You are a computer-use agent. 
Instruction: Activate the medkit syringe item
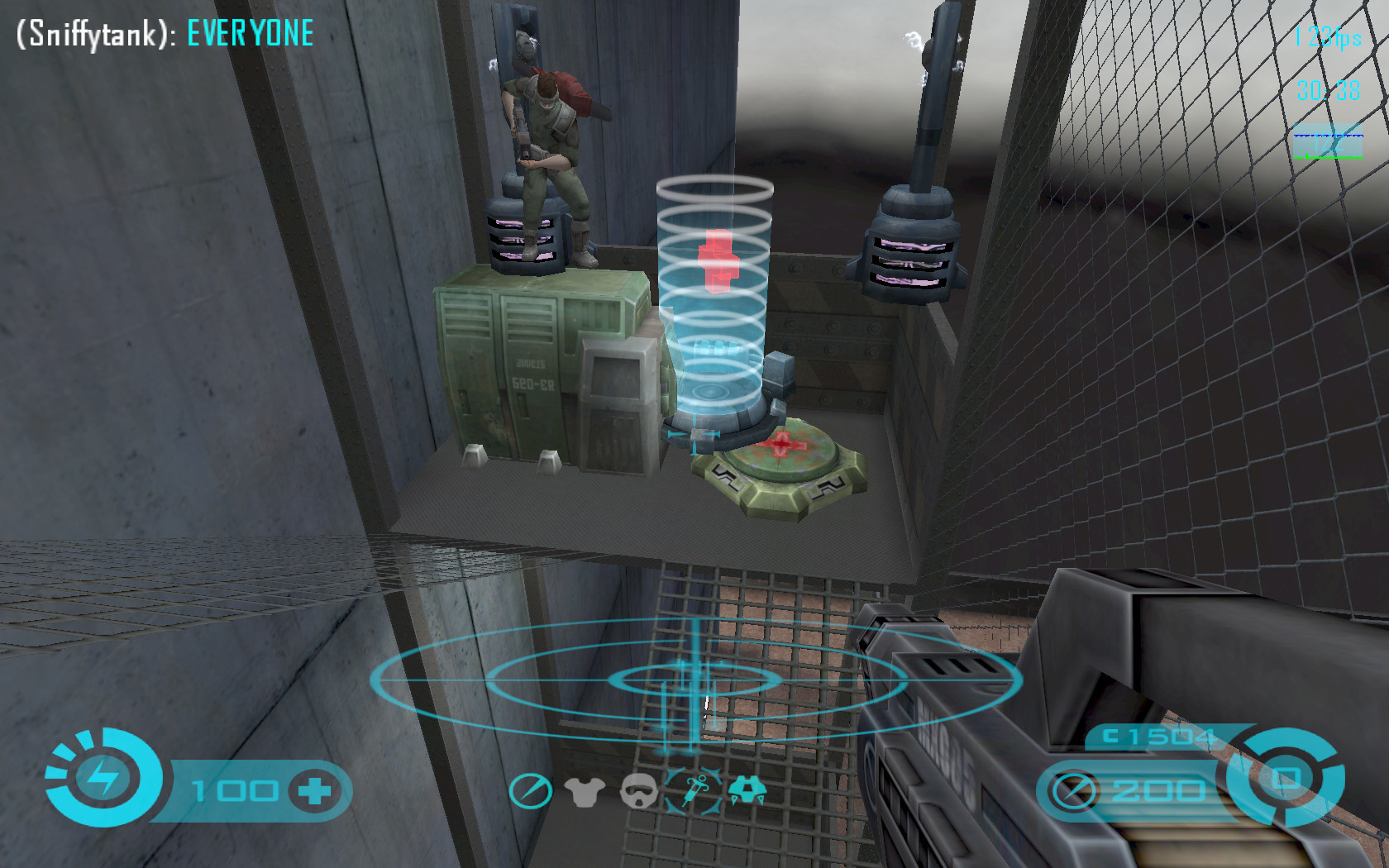point(694,790)
